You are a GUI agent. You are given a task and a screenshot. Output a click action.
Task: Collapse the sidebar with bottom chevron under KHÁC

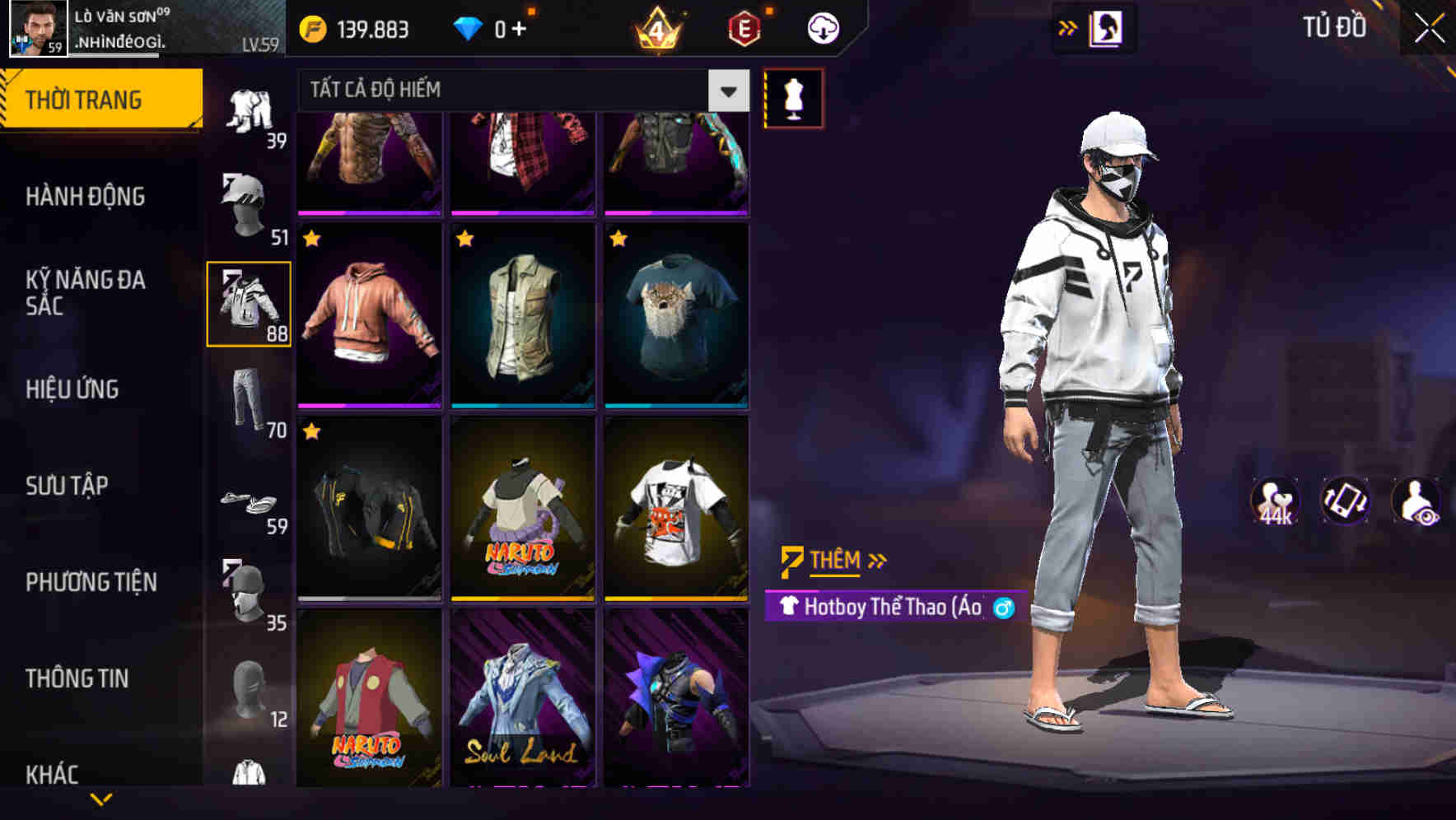(x=101, y=800)
